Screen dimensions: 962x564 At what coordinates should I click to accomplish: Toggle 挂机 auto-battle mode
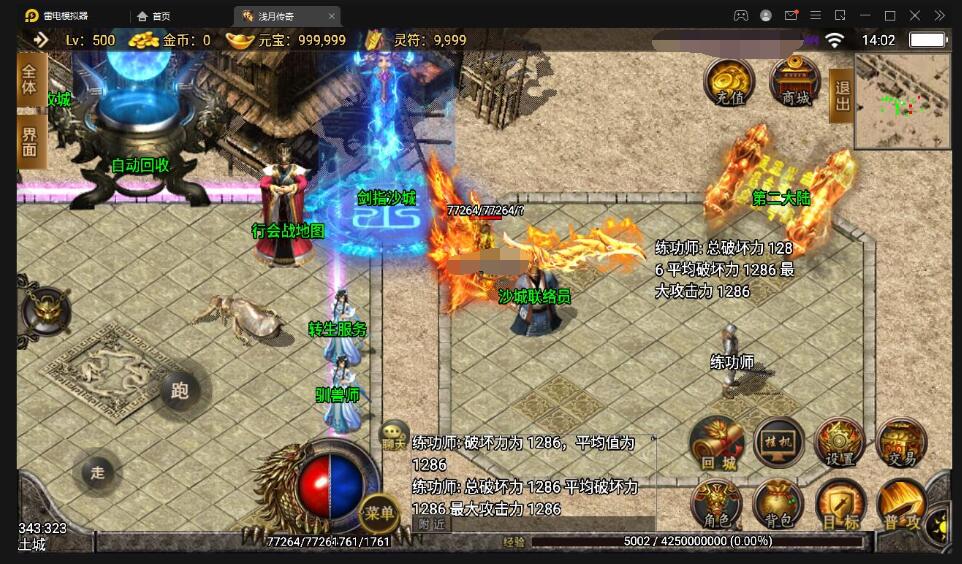pos(779,444)
